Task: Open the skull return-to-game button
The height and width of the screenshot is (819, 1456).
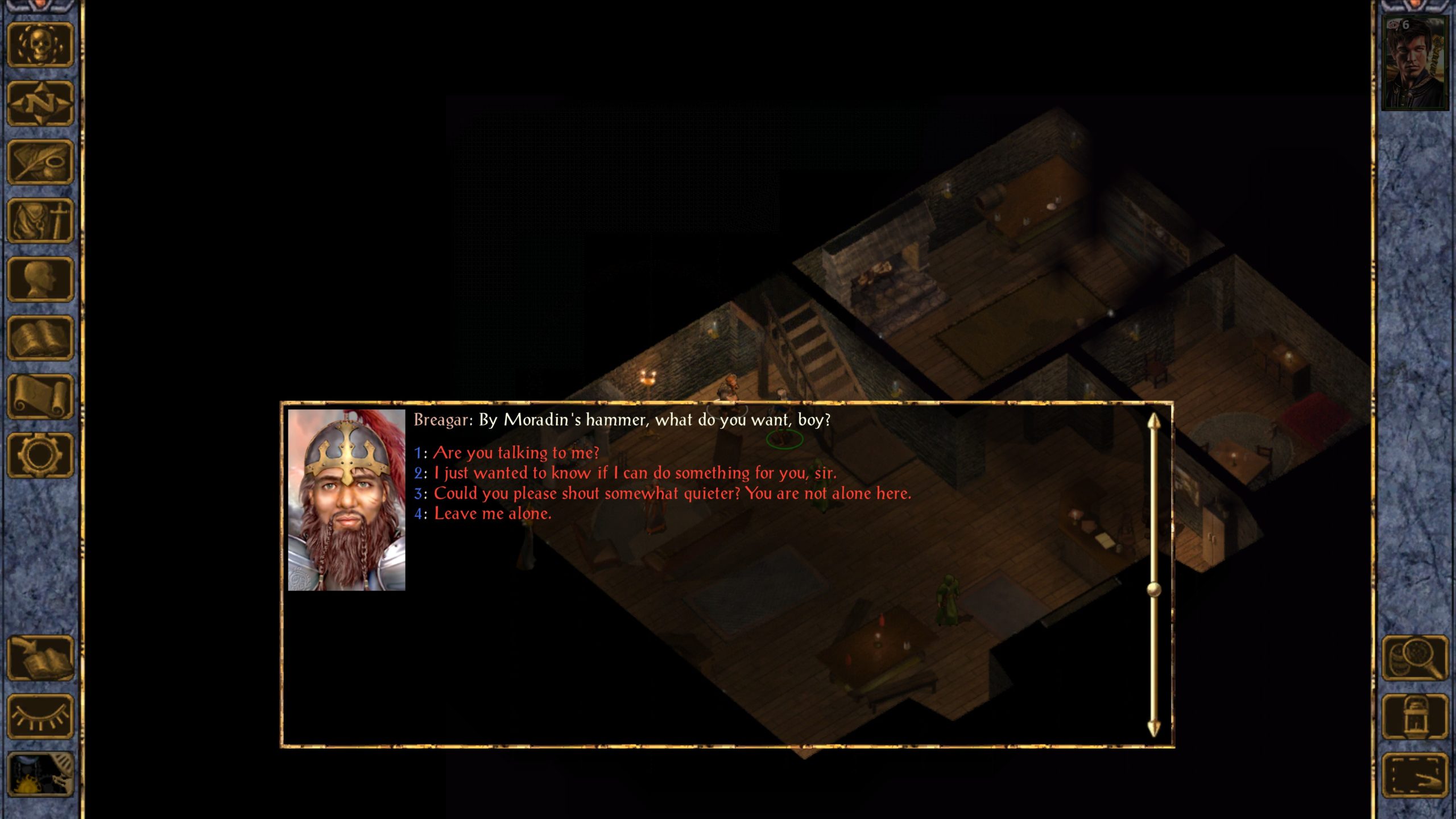Action: pyautogui.click(x=40, y=45)
